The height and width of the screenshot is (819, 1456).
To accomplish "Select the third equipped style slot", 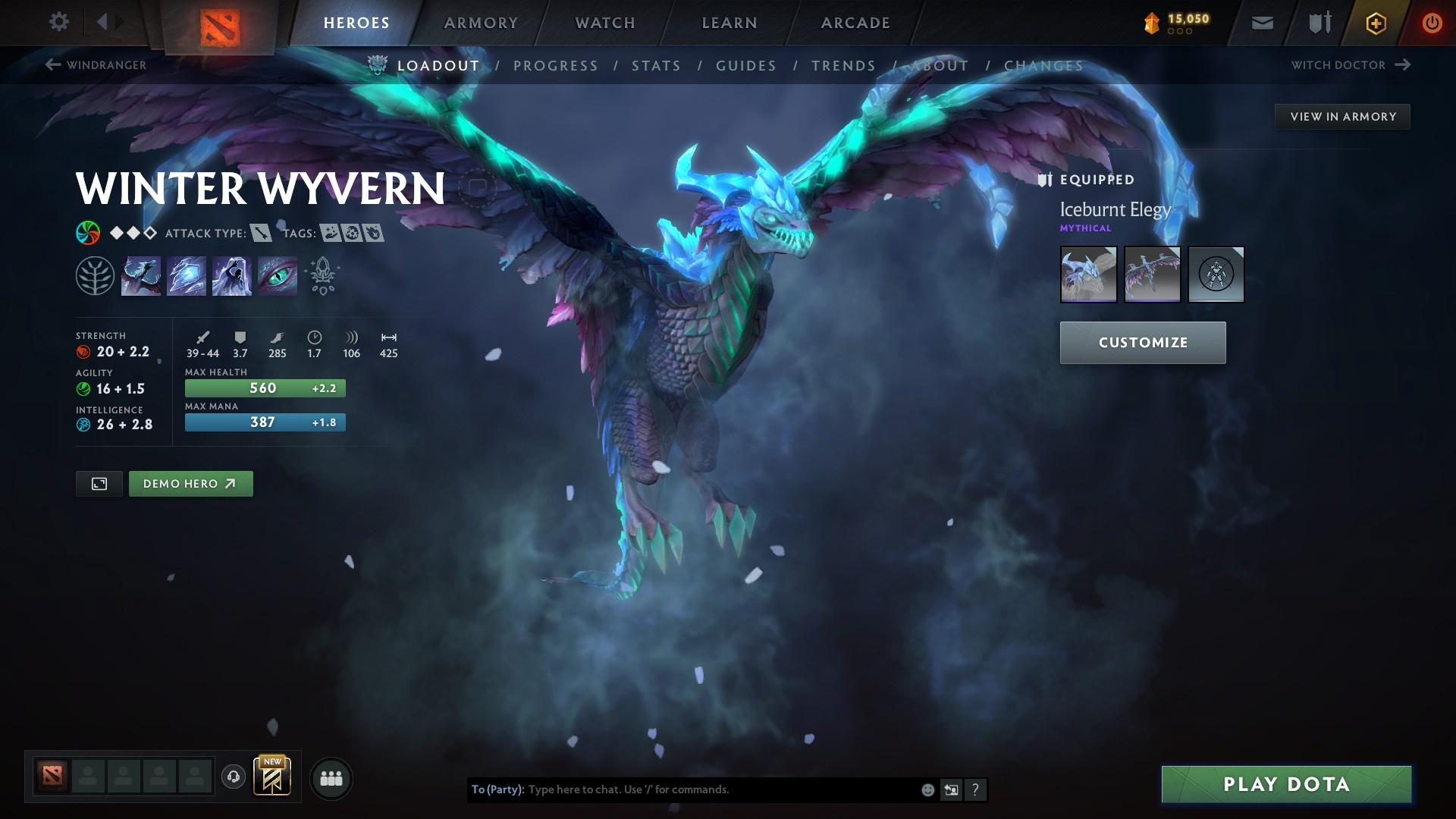I will [x=1216, y=275].
